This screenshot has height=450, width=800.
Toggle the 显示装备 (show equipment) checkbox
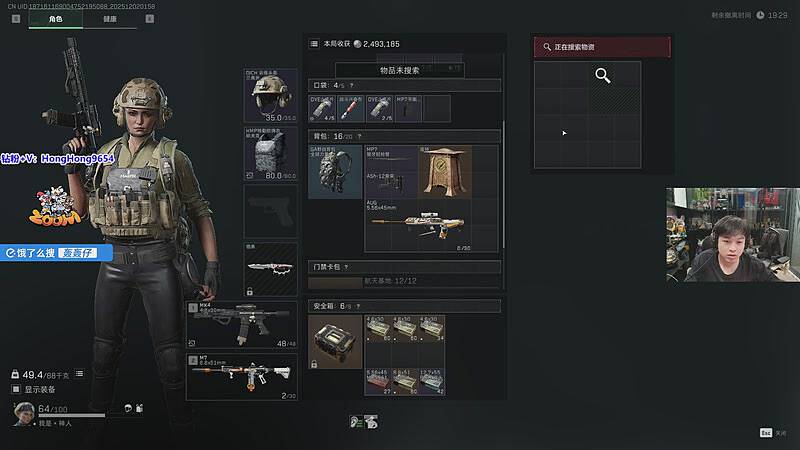[16, 389]
